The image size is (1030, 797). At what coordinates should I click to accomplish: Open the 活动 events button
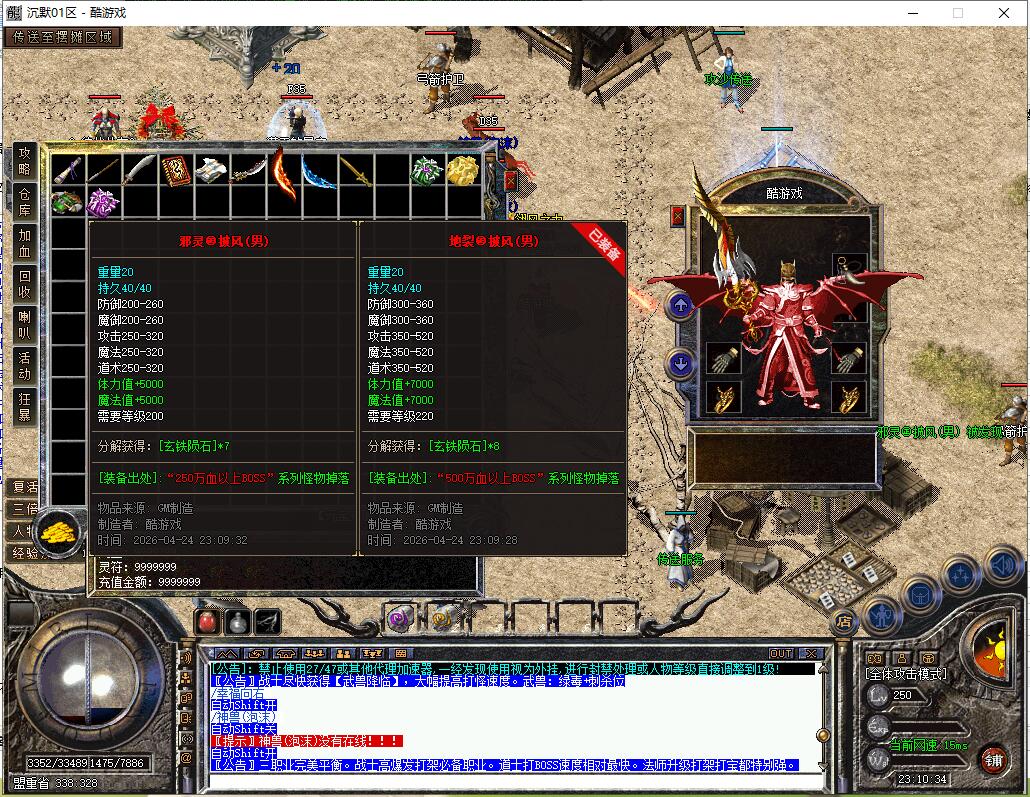tap(25, 366)
